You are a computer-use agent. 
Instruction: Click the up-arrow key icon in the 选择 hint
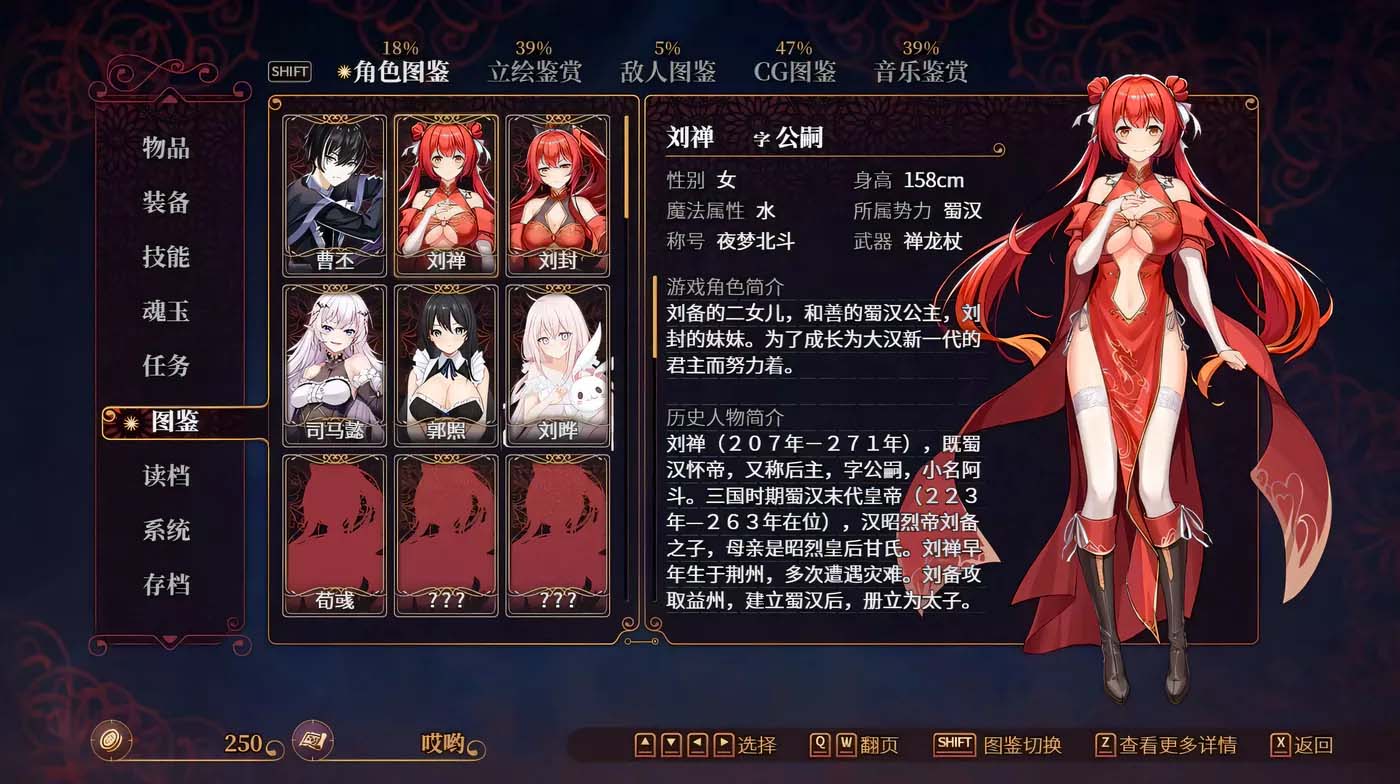(644, 744)
